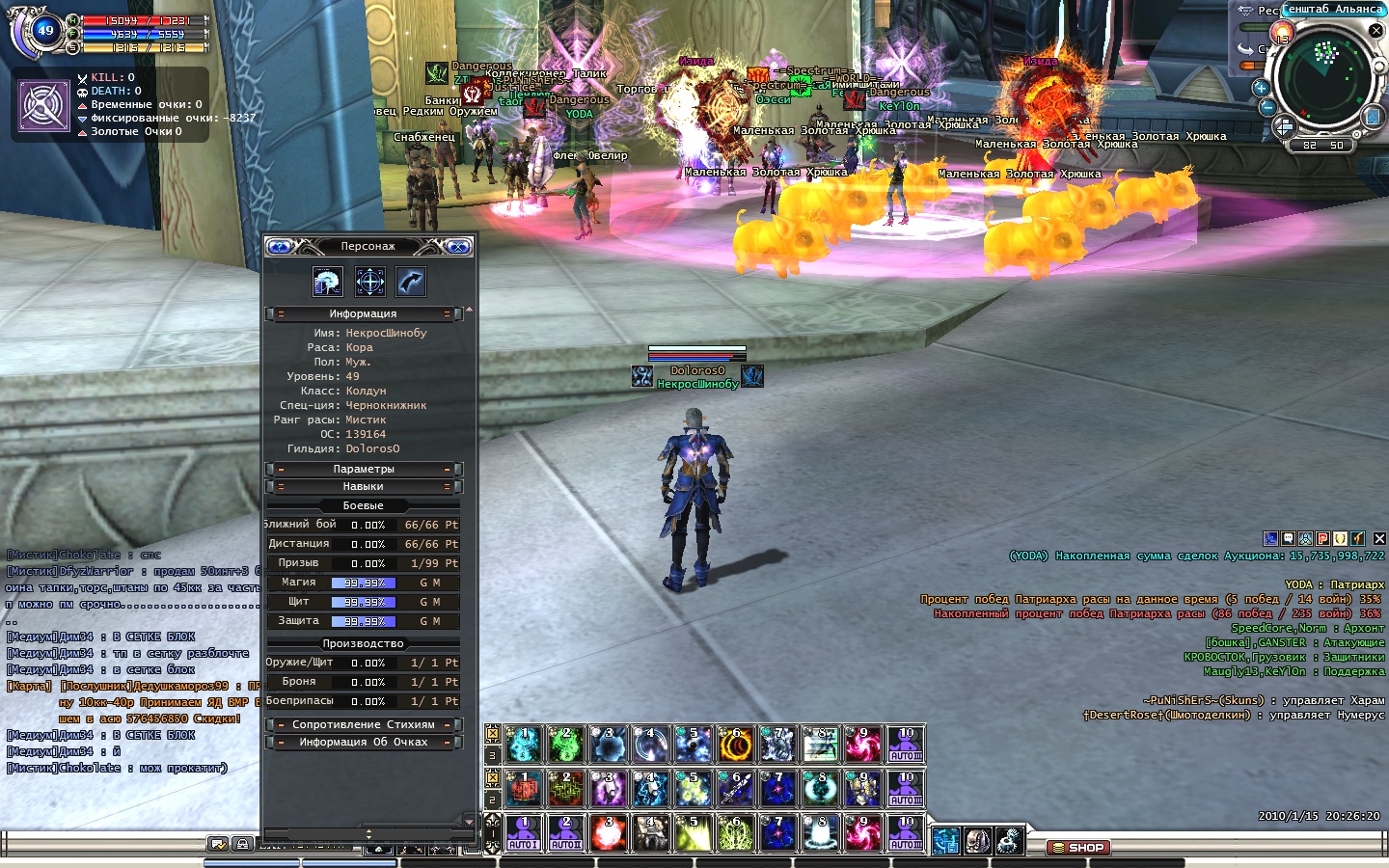The height and width of the screenshot is (868, 1389).
Task: Use the orange fire ring skill in slot 6
Action: tap(735, 745)
